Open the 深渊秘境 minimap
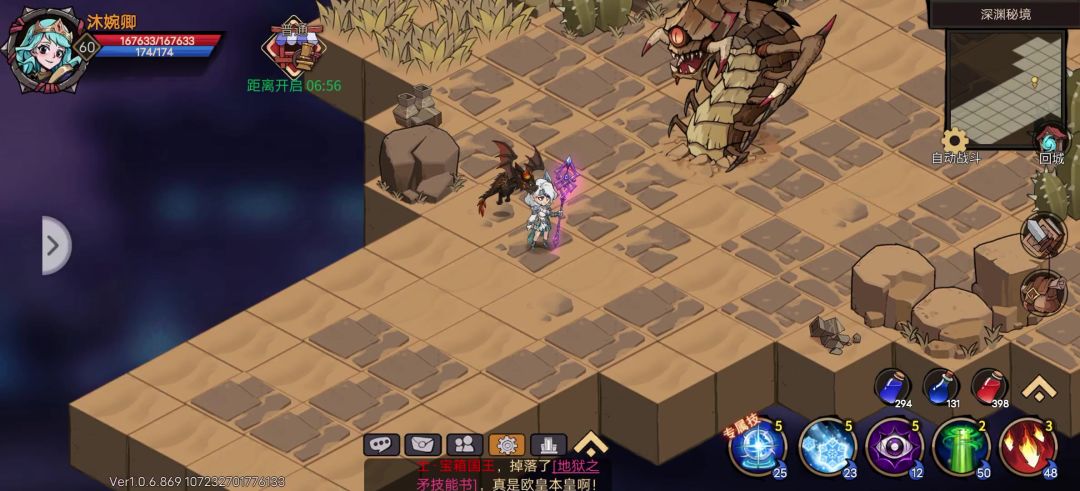 click(x=1004, y=85)
